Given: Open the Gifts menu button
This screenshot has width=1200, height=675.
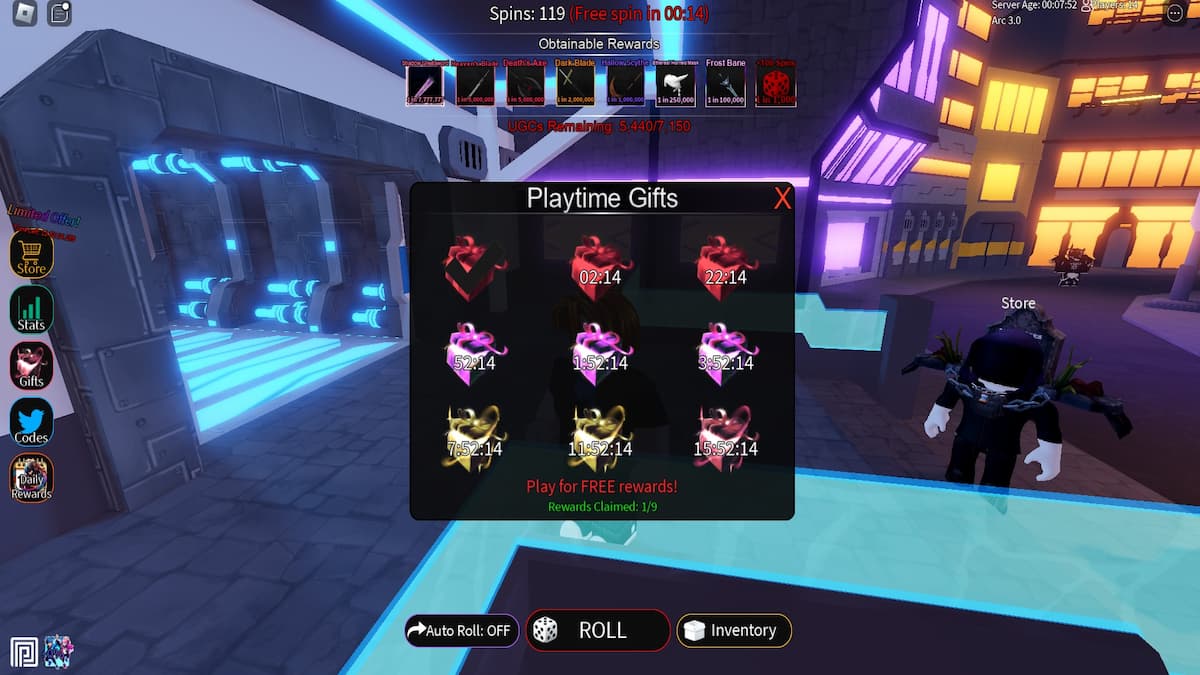Looking at the screenshot, I should (x=31, y=366).
